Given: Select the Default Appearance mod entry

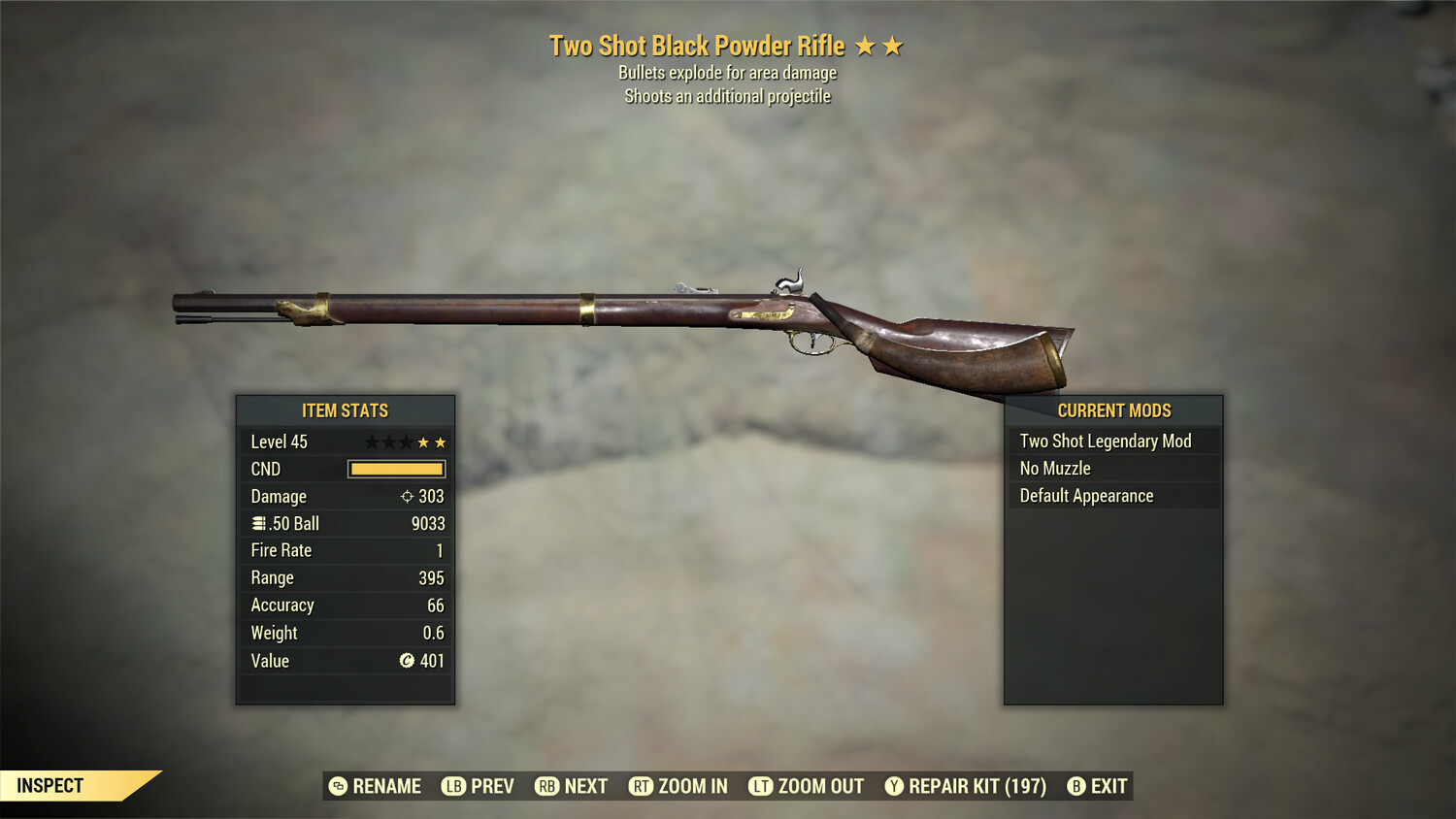Looking at the screenshot, I should [x=1085, y=495].
